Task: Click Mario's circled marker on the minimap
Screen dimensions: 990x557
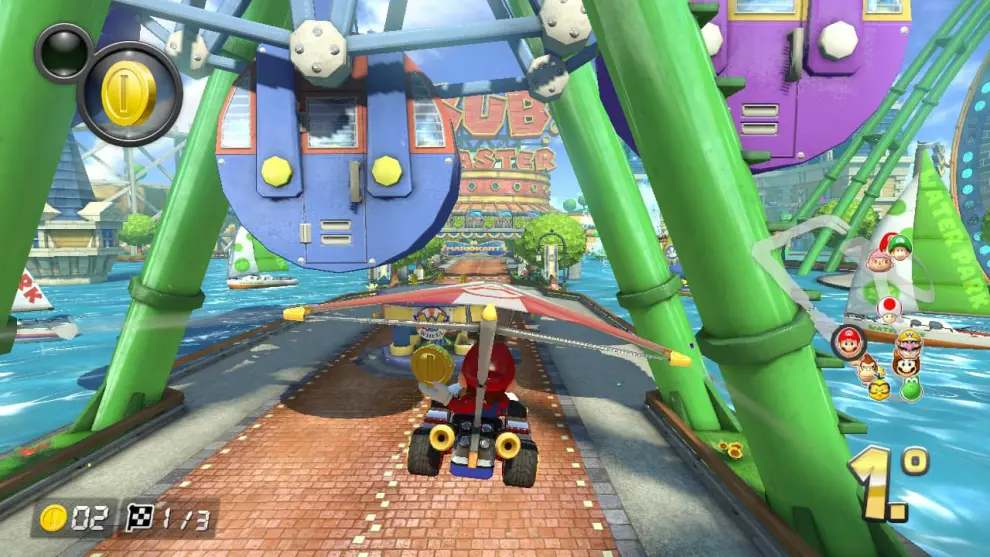Action: tap(848, 341)
